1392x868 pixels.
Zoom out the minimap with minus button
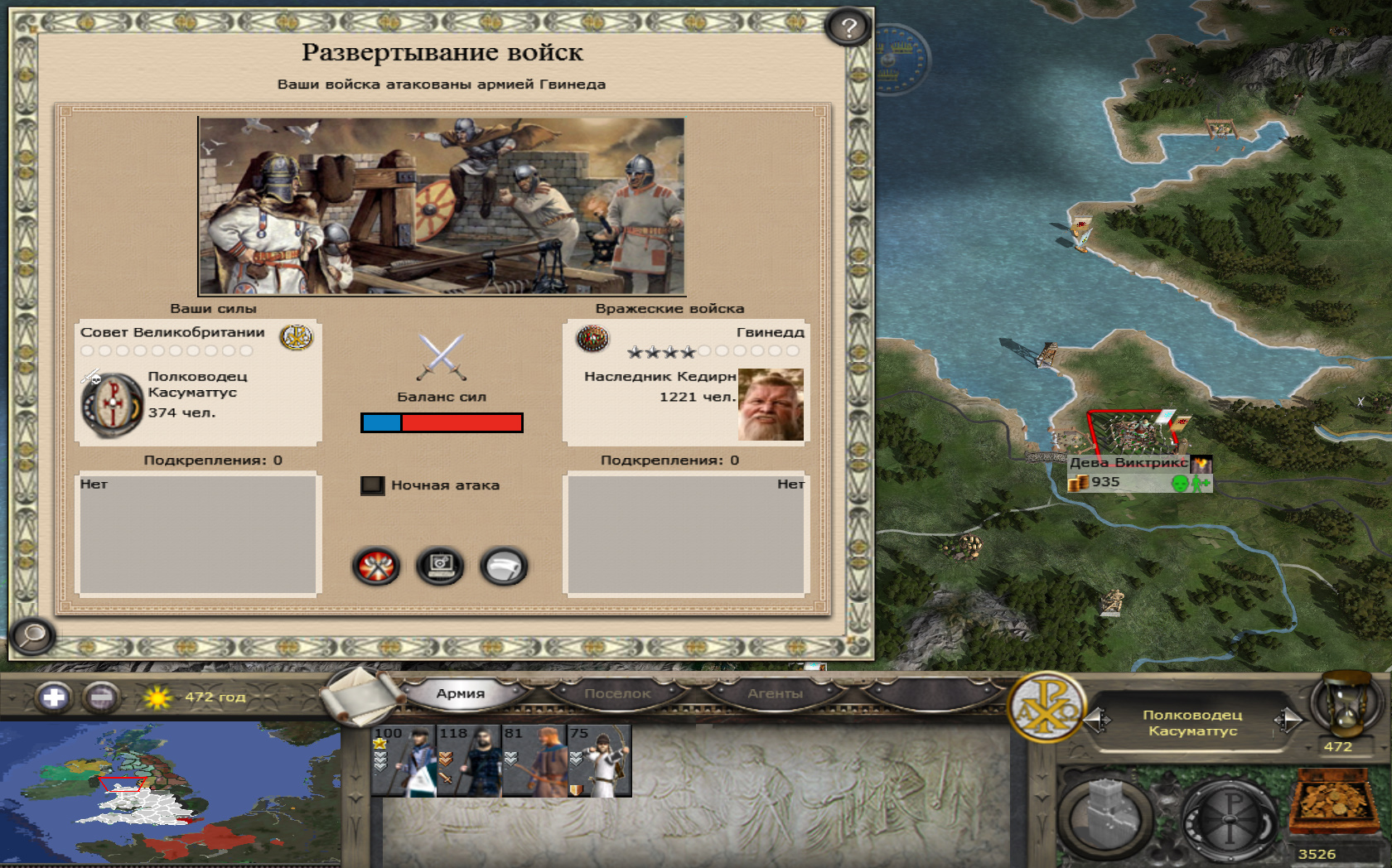coord(101,697)
